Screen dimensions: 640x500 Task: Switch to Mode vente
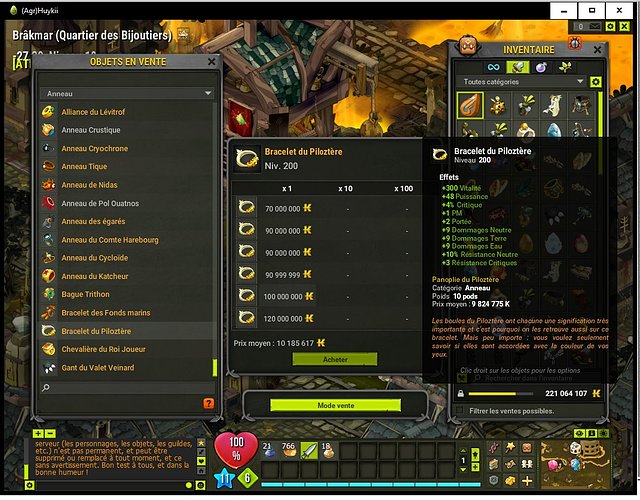coord(335,405)
